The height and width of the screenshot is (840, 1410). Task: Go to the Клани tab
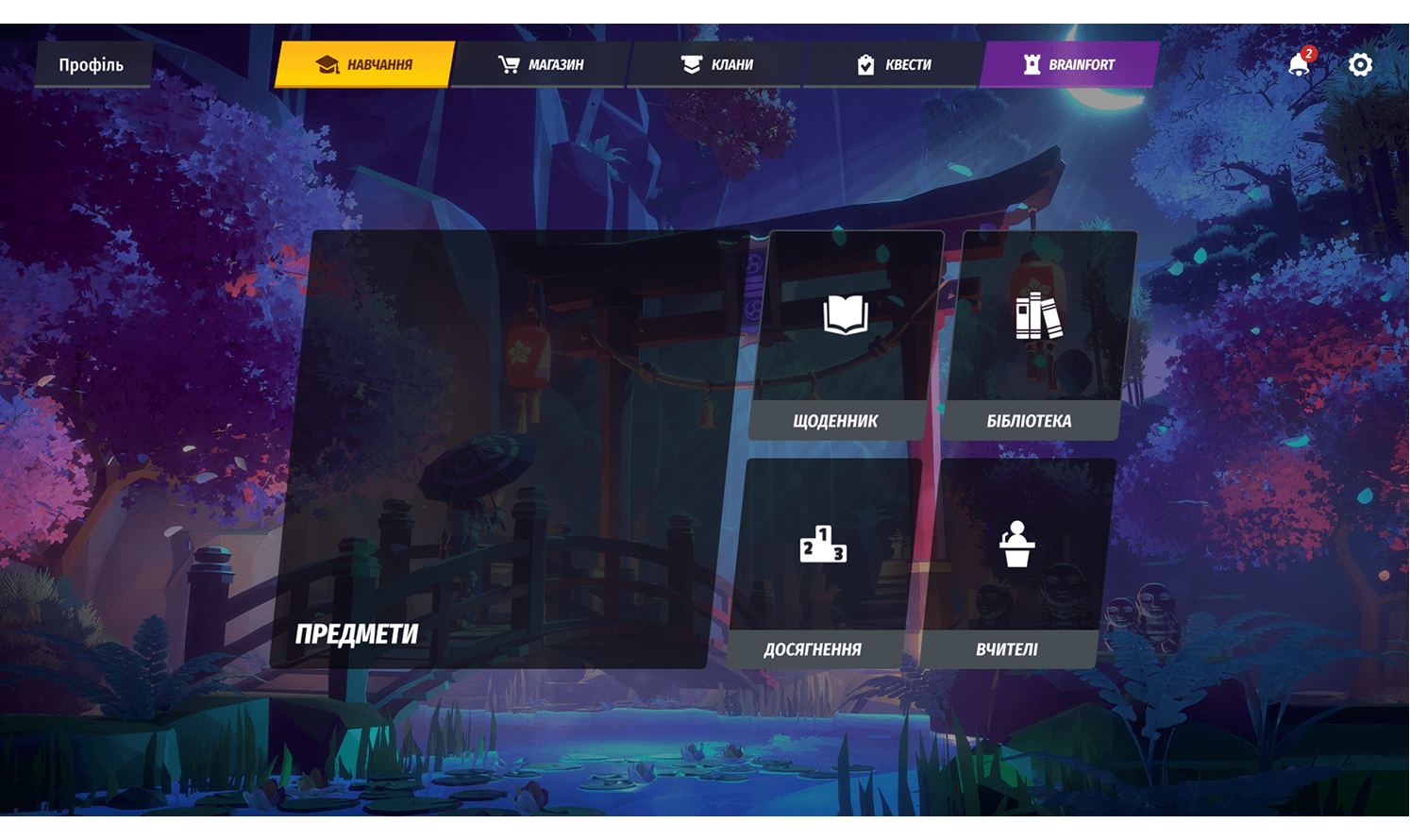pyautogui.click(x=717, y=65)
